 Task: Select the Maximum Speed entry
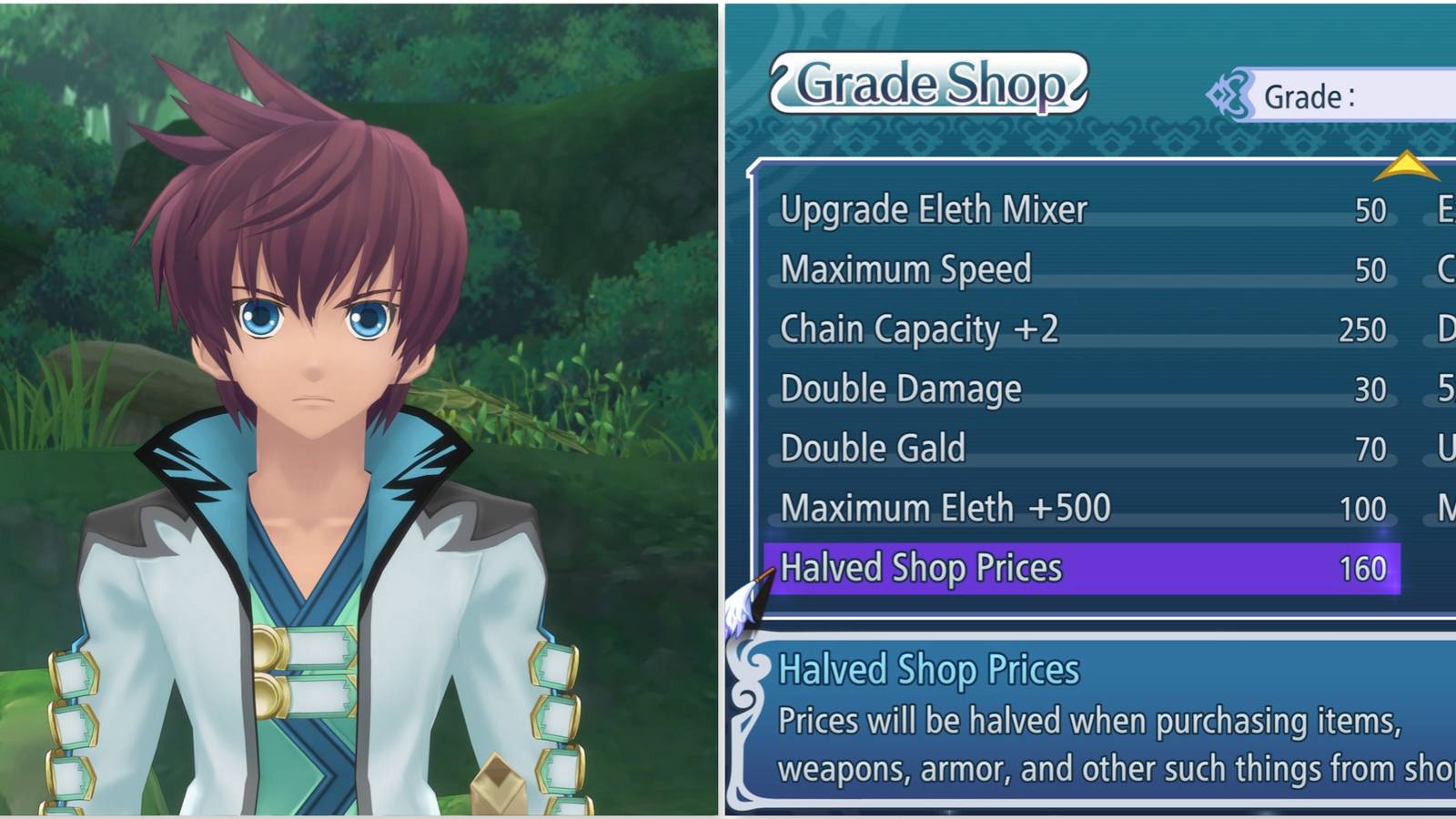pos(905,269)
